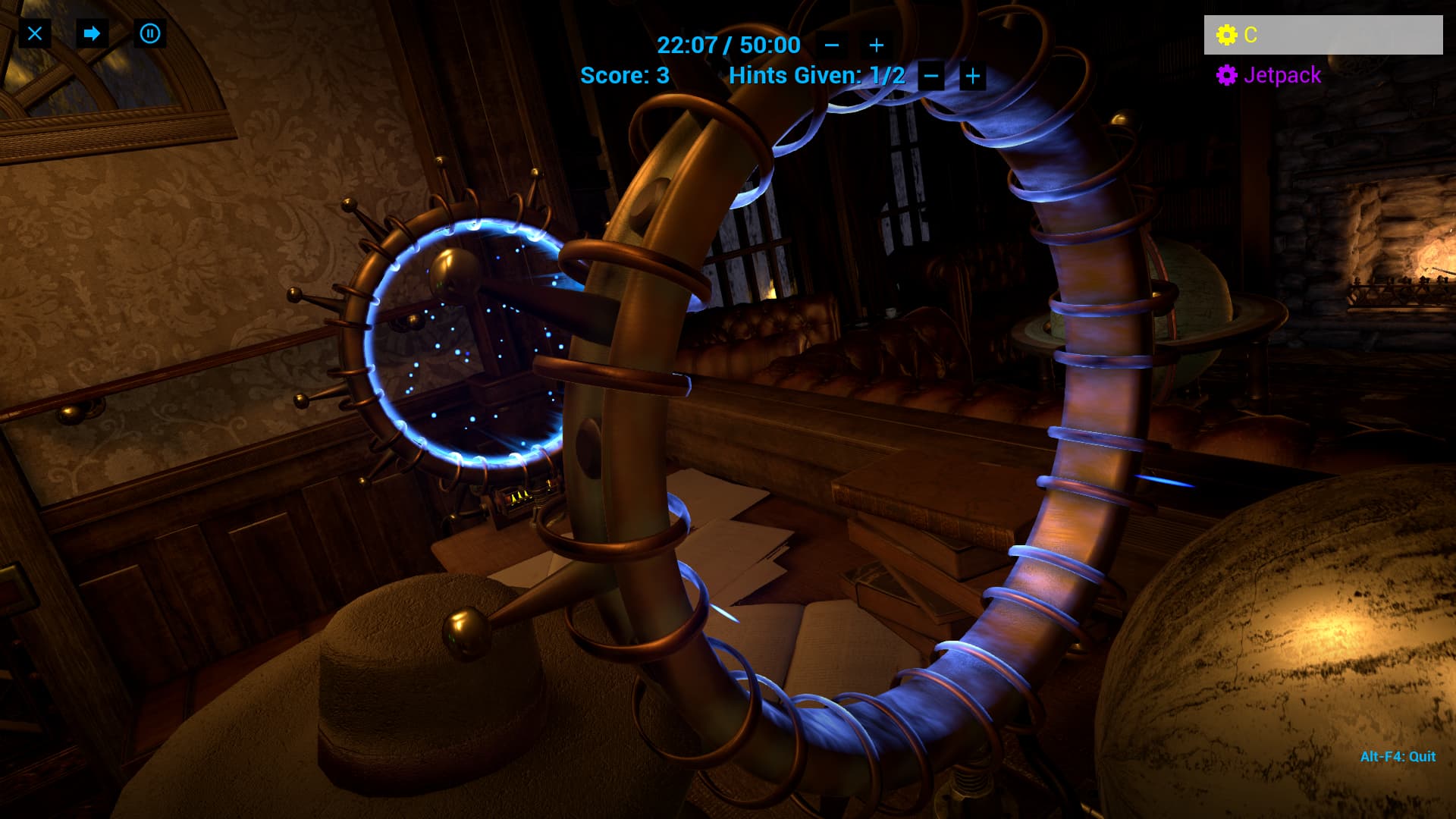Click the yellow gear in the highlighted row

(x=1227, y=34)
